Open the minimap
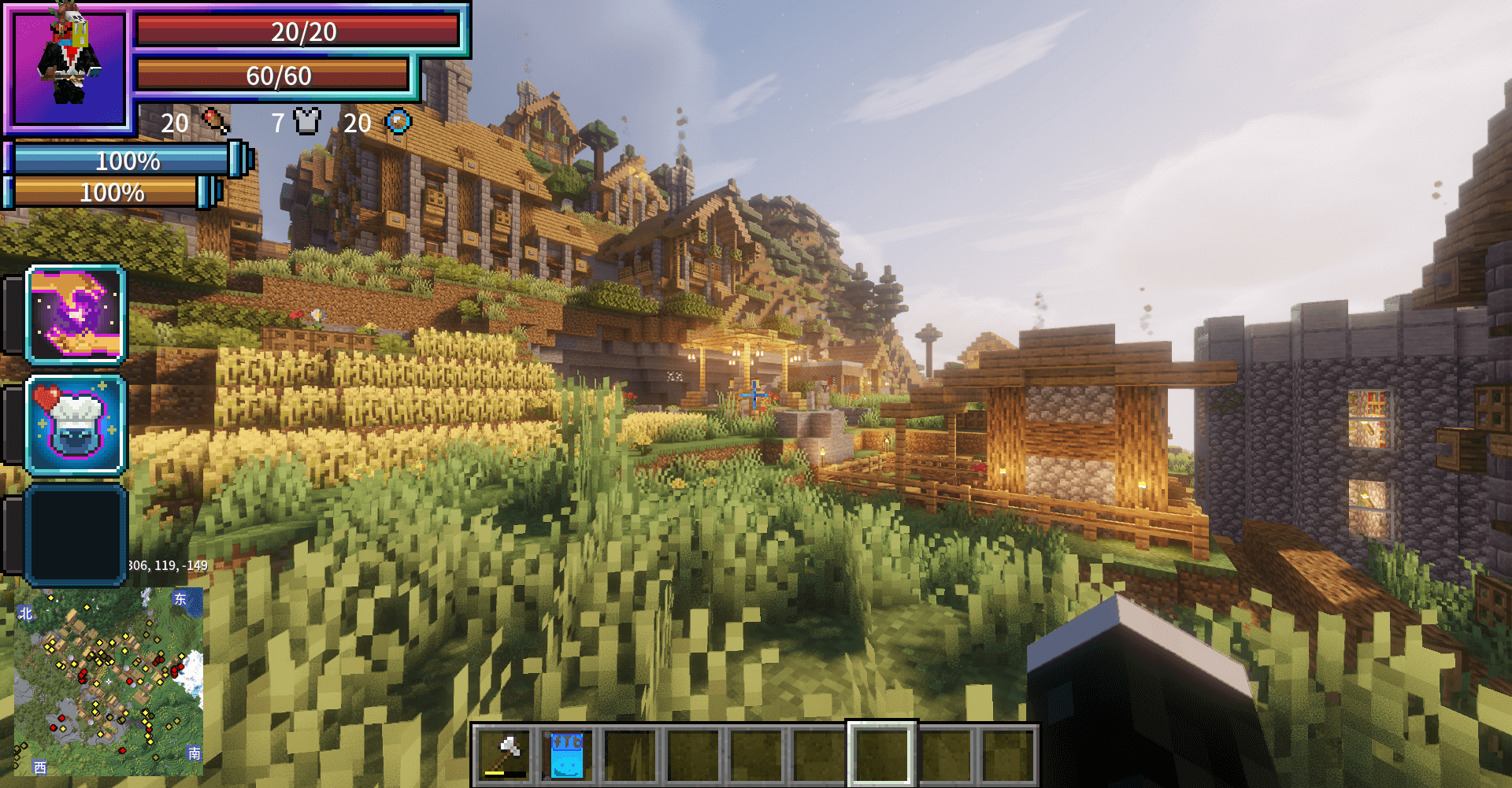 (x=109, y=682)
